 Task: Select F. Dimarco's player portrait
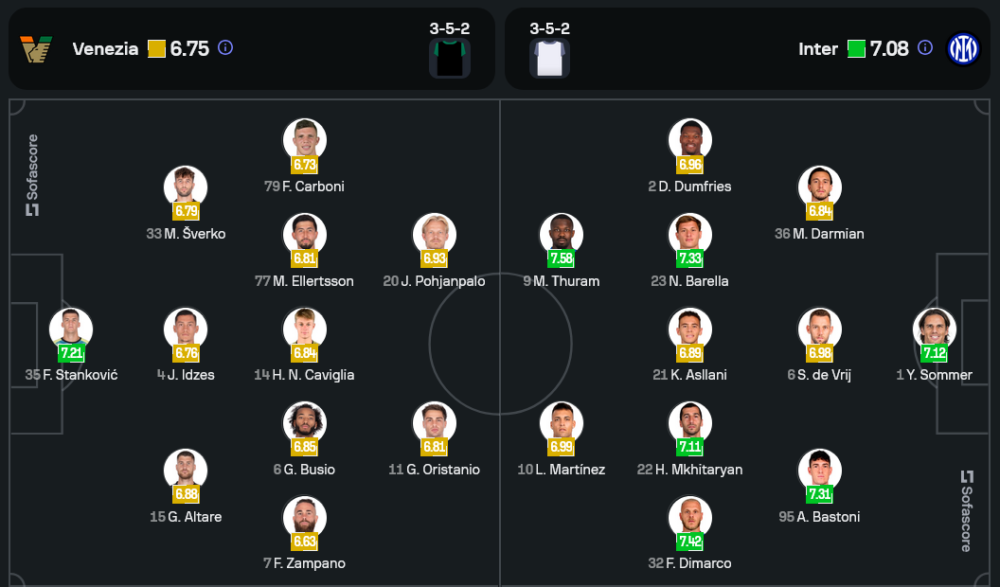click(690, 518)
